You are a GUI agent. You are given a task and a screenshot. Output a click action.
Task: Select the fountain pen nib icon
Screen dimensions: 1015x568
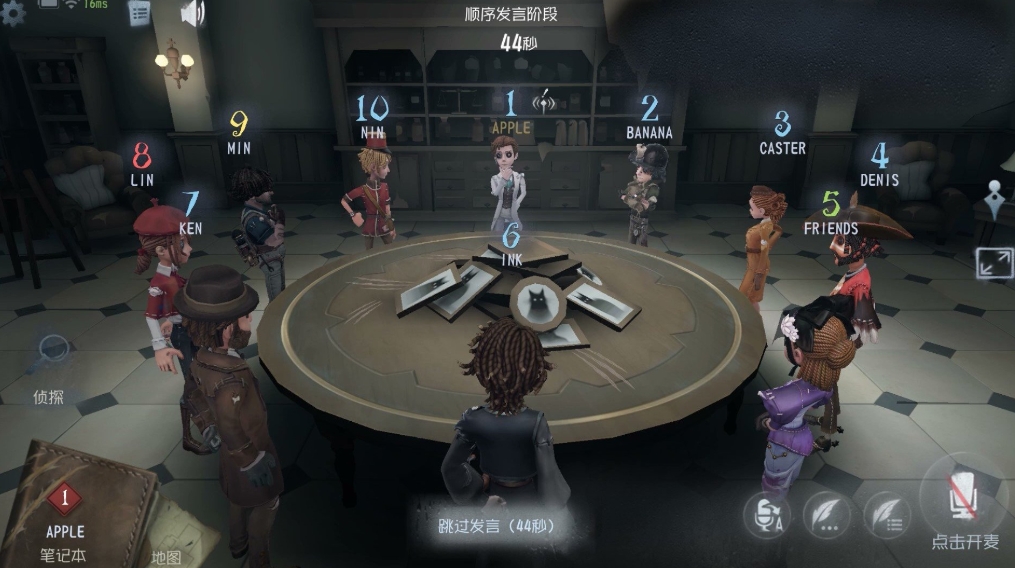point(995,197)
